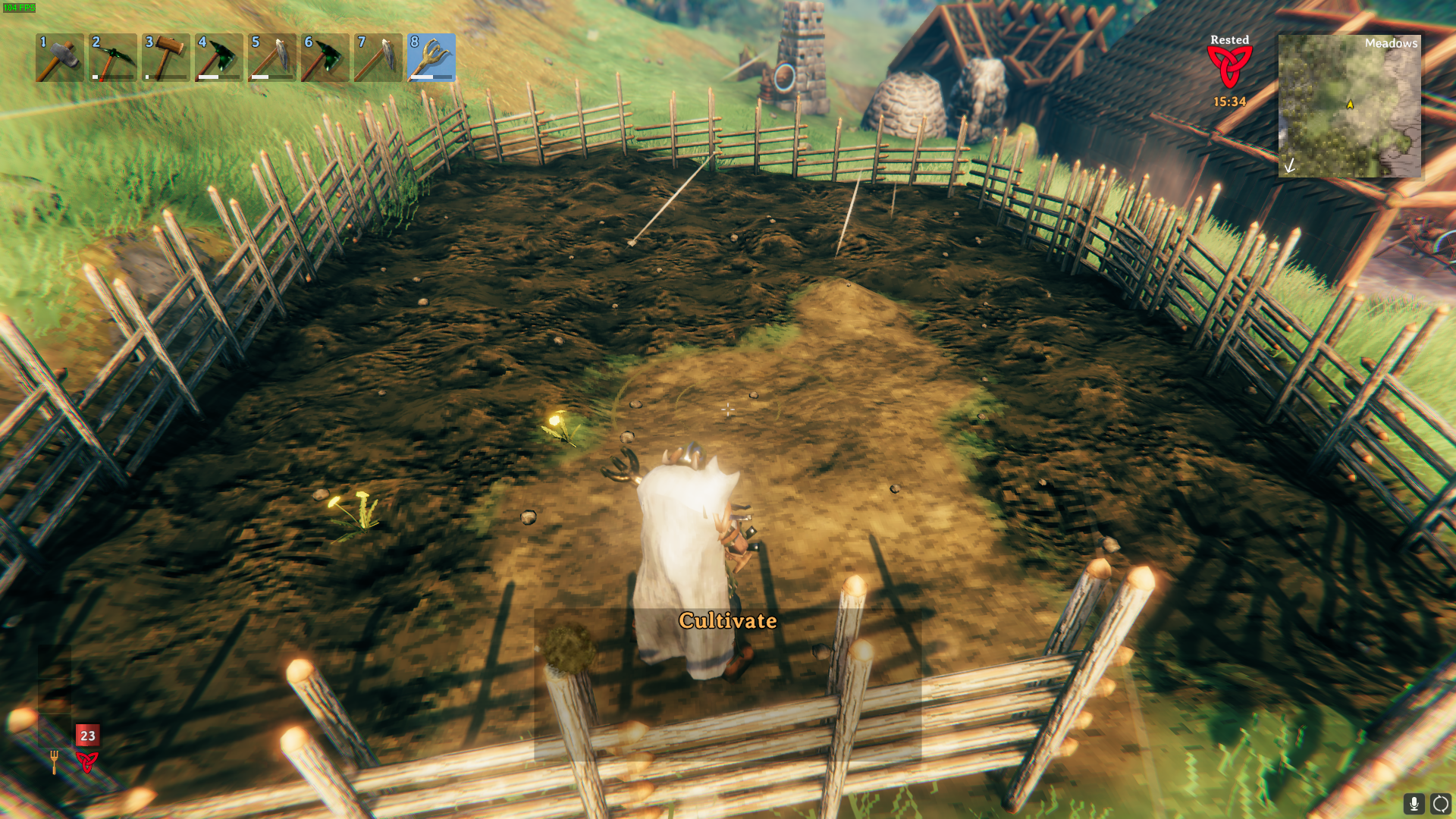Select the hoe in hotbar slot 5

(x=272, y=58)
